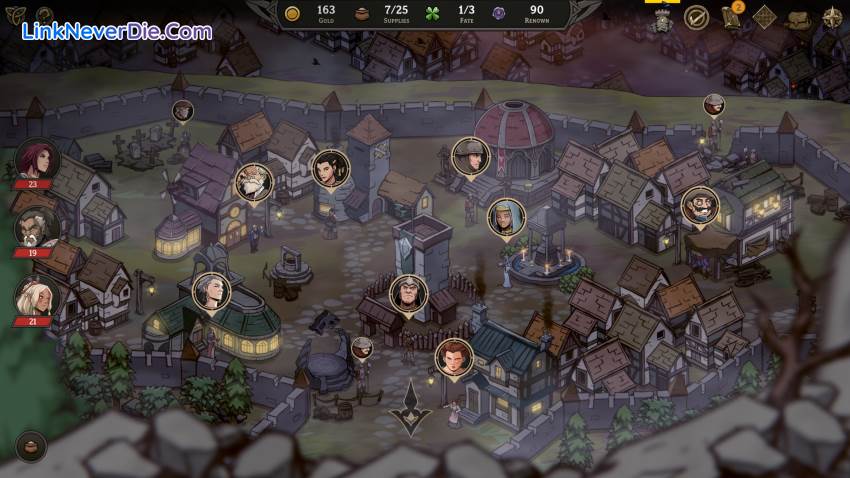Open the scroll icon with 2 notifications

pyautogui.click(x=731, y=18)
